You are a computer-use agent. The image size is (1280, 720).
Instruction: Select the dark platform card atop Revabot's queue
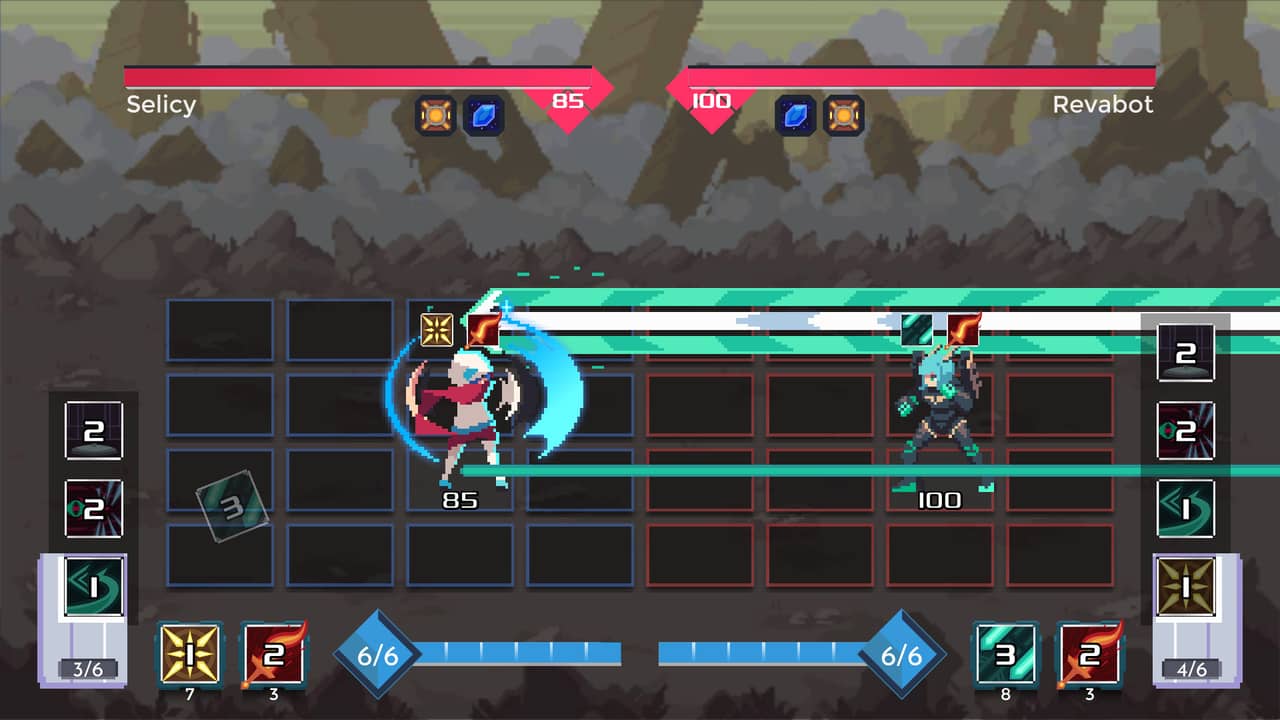click(1186, 353)
